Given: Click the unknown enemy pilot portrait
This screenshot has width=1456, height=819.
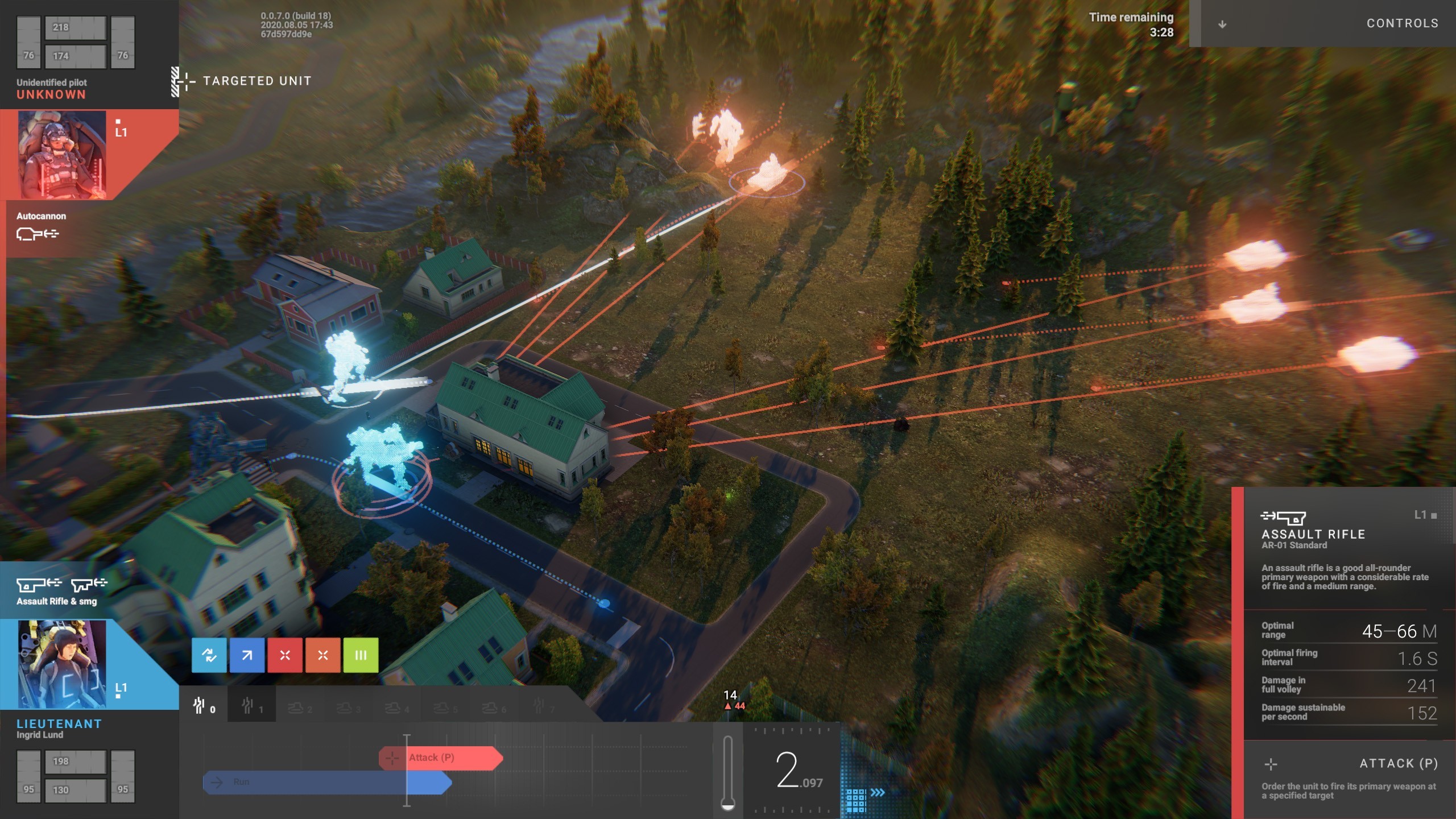Looking at the screenshot, I should point(61,155).
